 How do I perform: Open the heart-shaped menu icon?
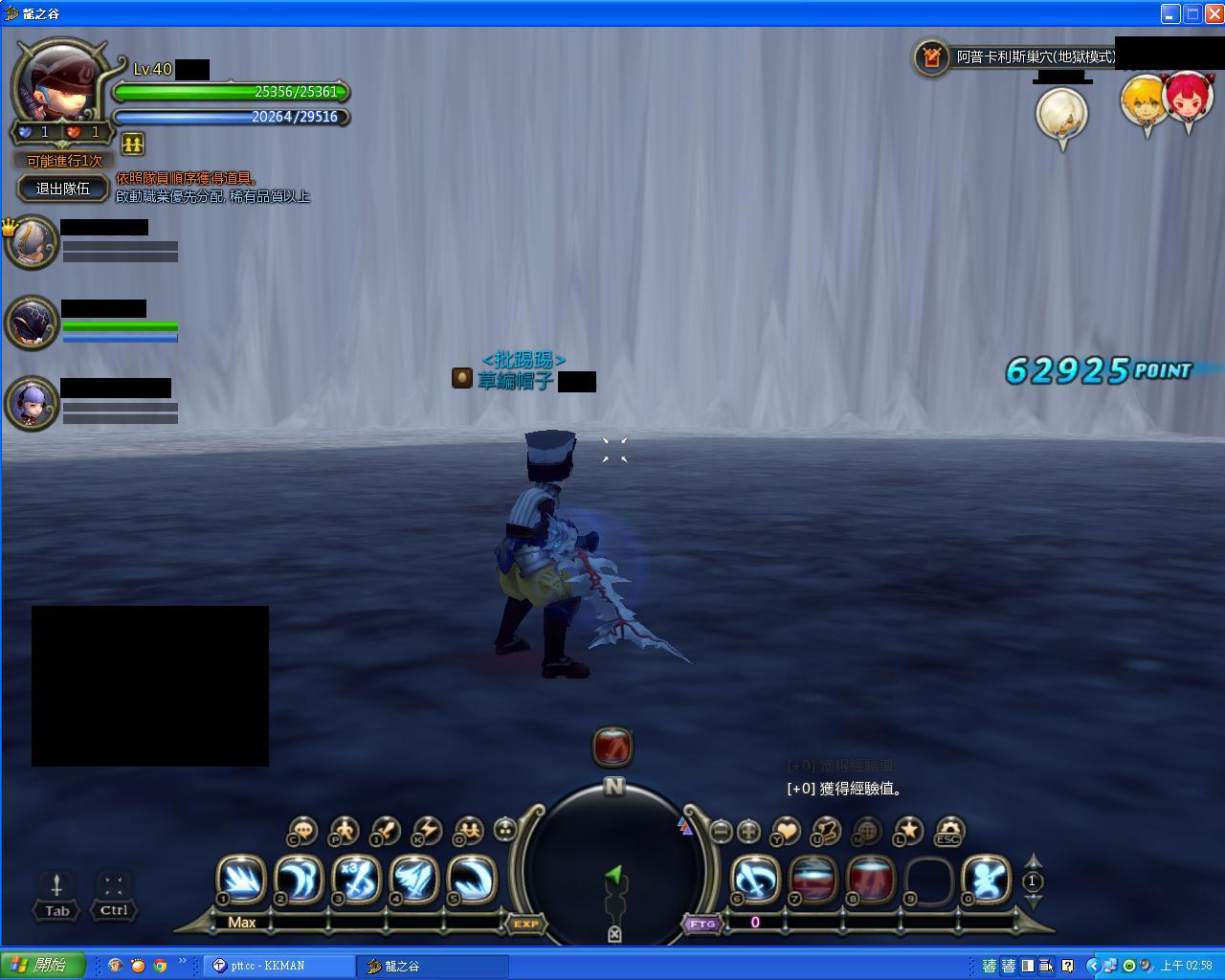tap(785, 830)
